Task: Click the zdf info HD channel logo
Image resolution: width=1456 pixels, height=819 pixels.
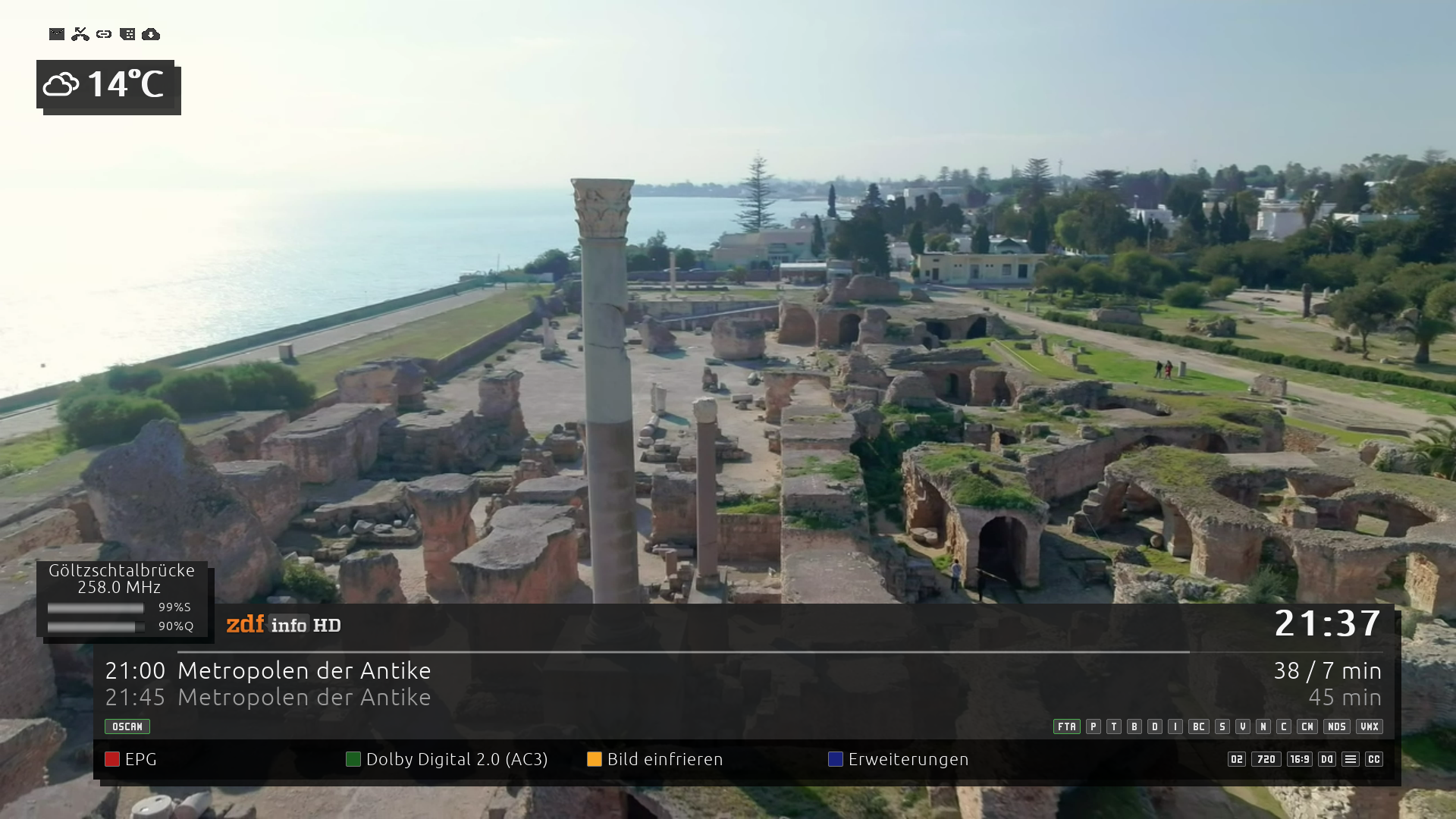Action: (x=284, y=625)
